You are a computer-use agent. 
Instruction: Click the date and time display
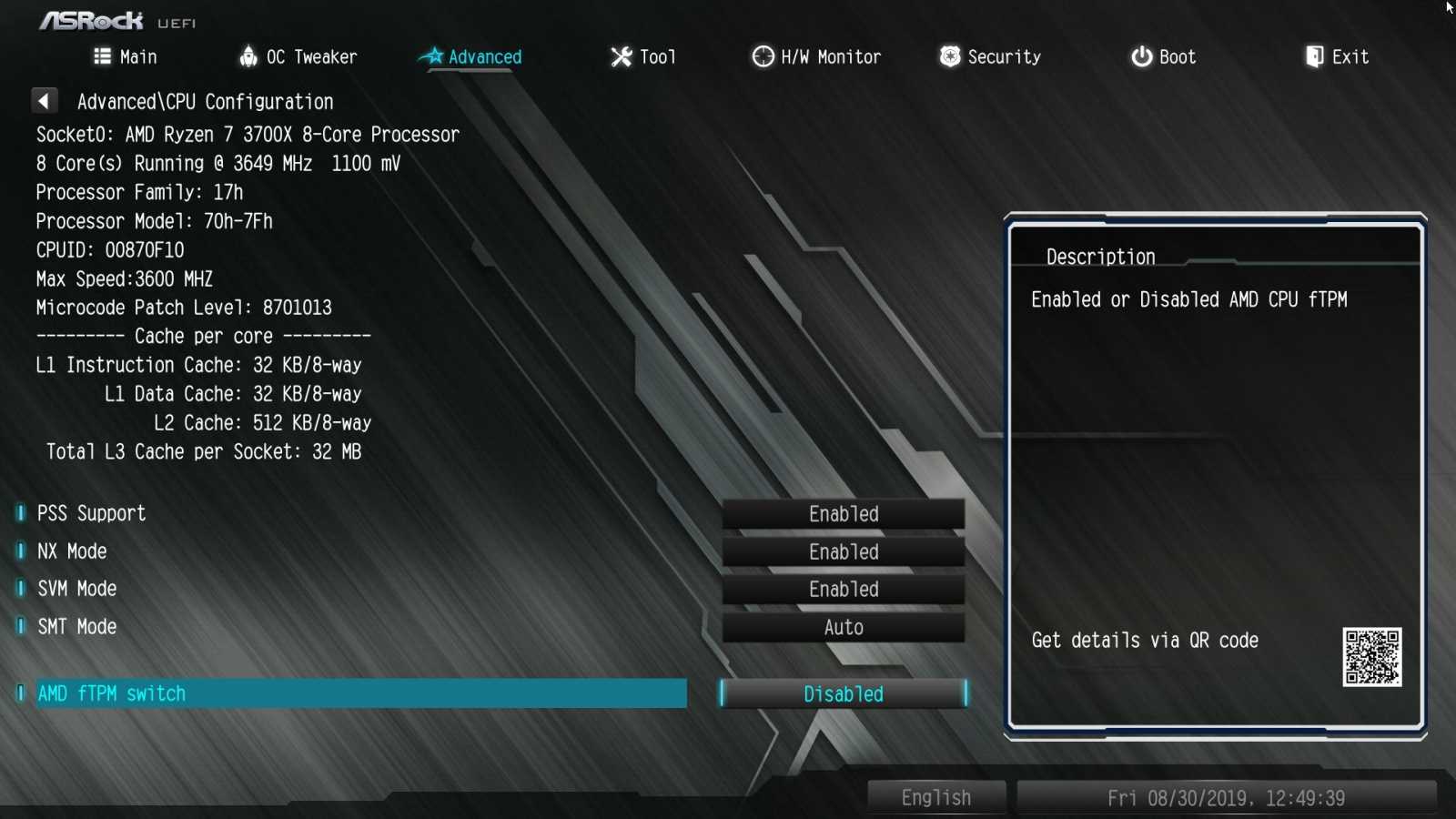point(1226,798)
